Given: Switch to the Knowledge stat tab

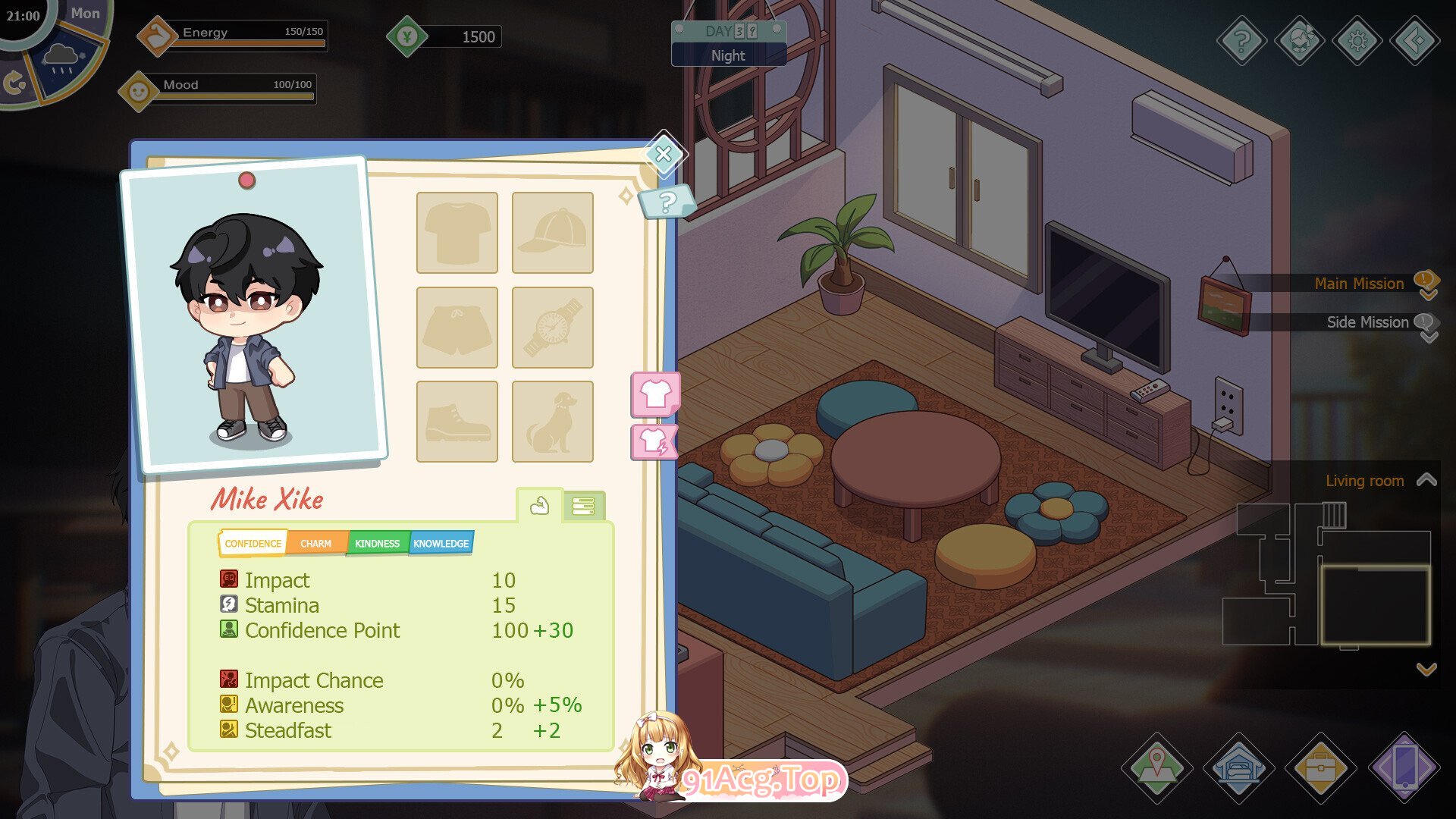Looking at the screenshot, I should [x=441, y=544].
